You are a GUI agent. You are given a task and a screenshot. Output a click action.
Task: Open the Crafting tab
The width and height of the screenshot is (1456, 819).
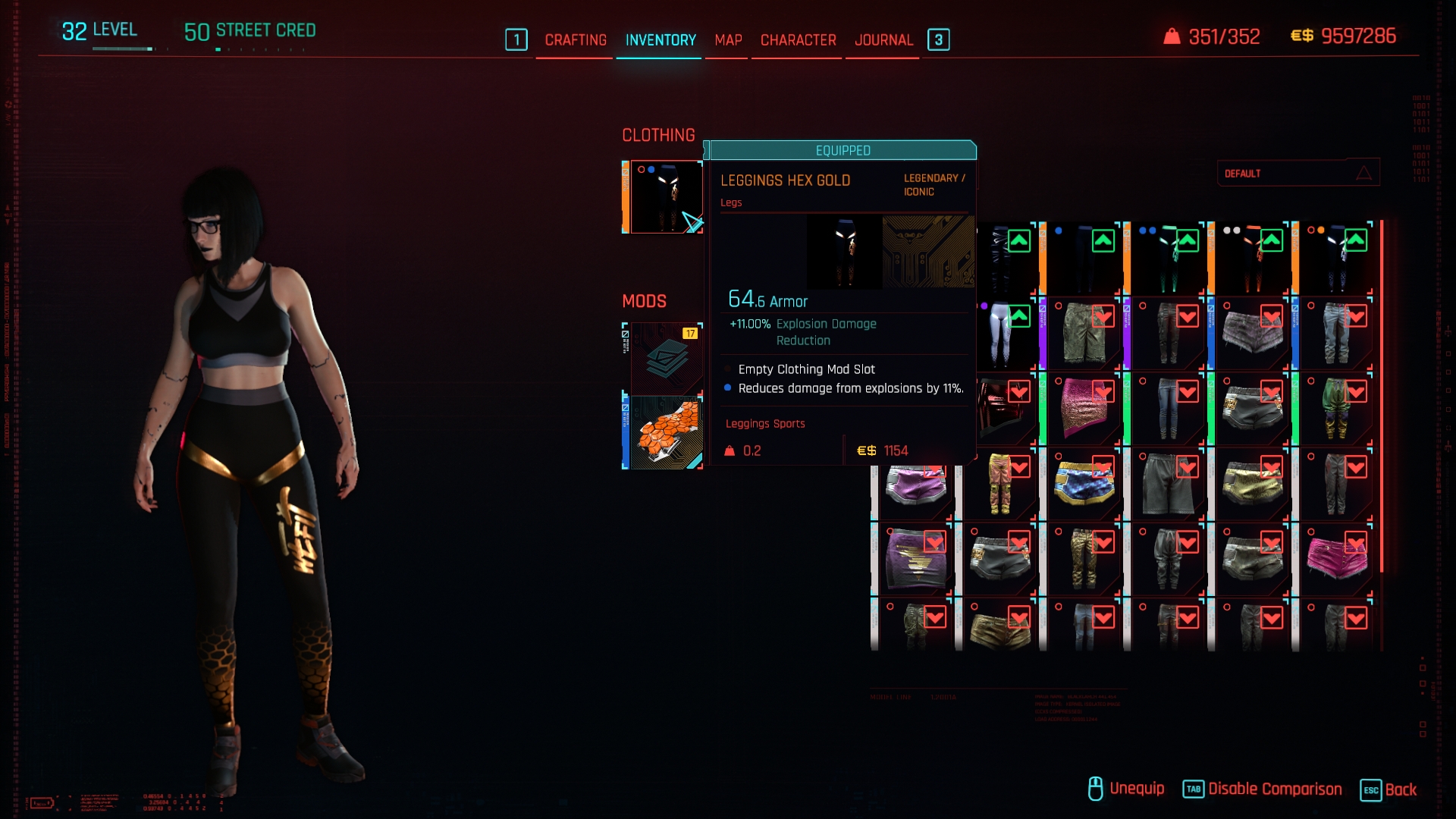[576, 40]
